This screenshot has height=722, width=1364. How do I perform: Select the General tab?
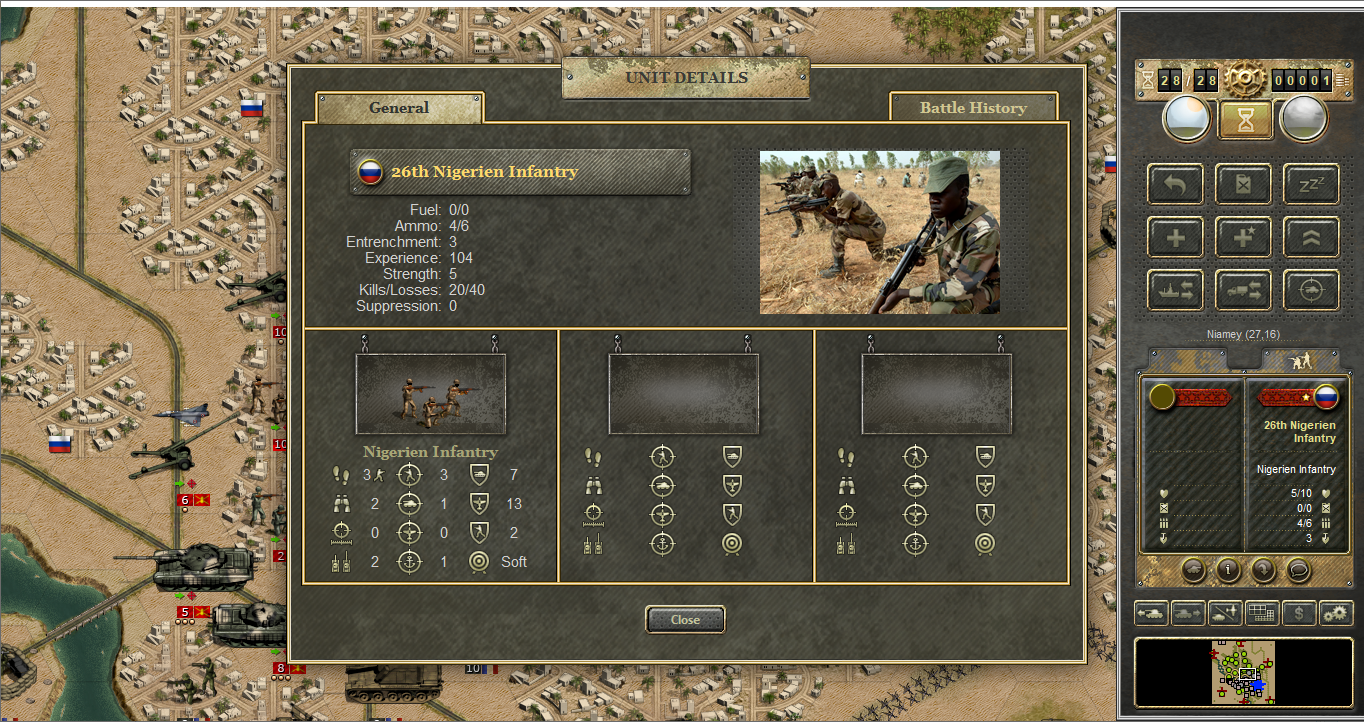pyautogui.click(x=399, y=108)
